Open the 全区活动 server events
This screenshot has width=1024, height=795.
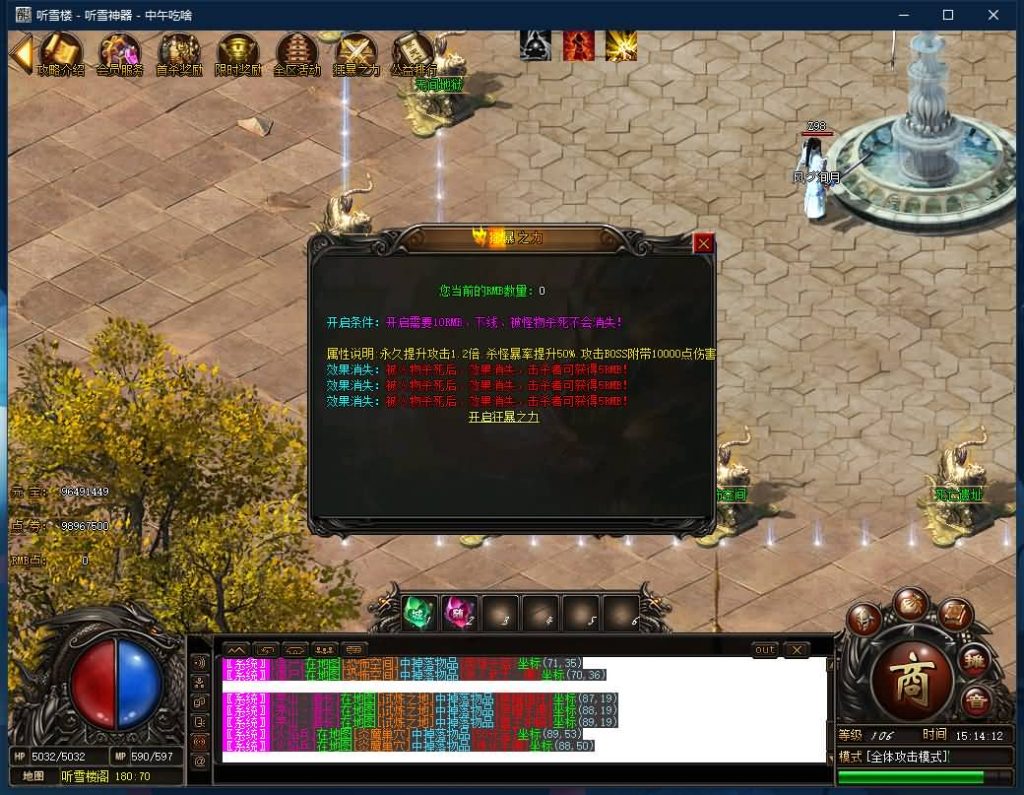[297, 53]
